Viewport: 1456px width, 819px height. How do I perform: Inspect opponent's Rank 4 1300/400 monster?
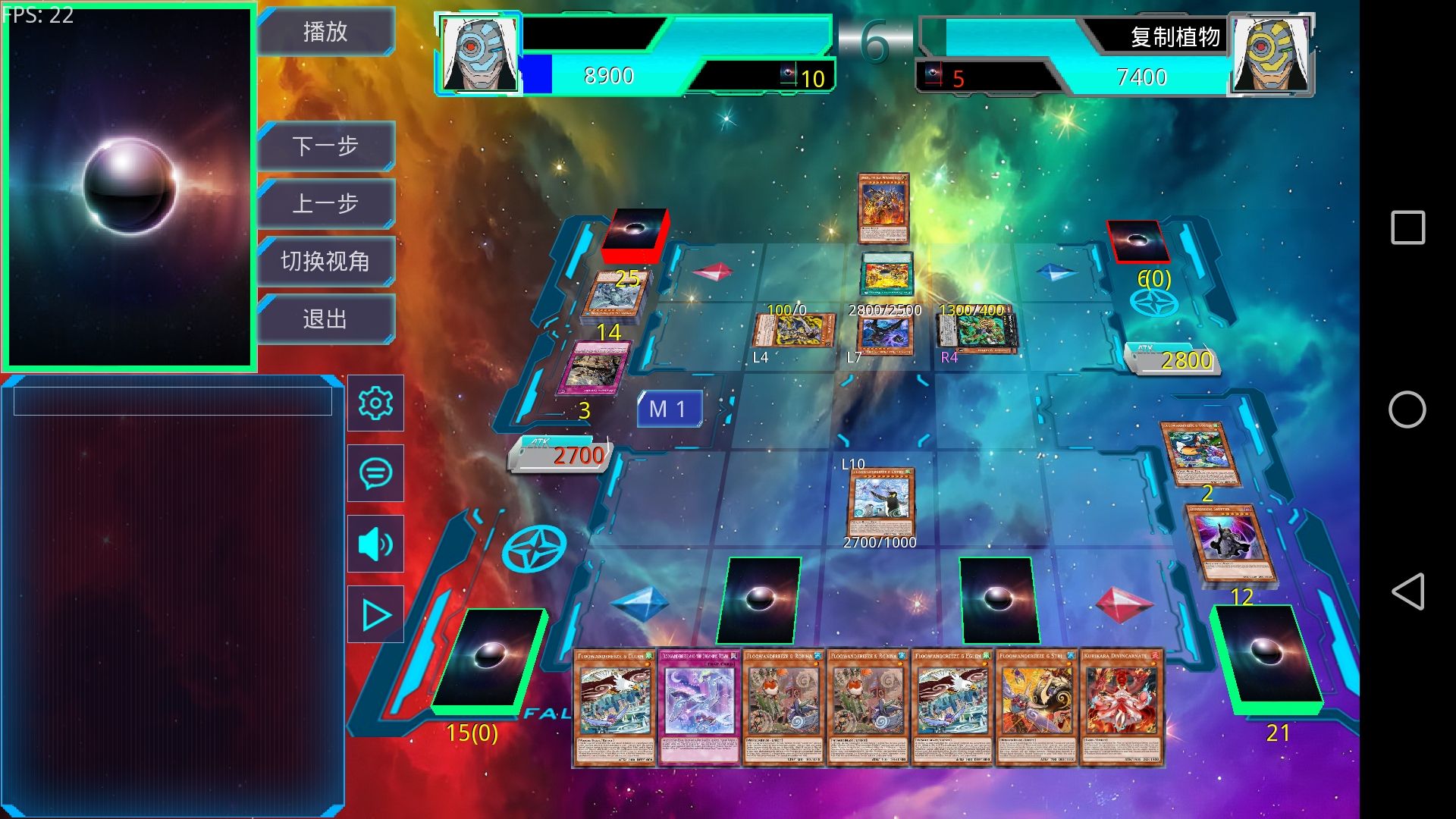coord(978,332)
